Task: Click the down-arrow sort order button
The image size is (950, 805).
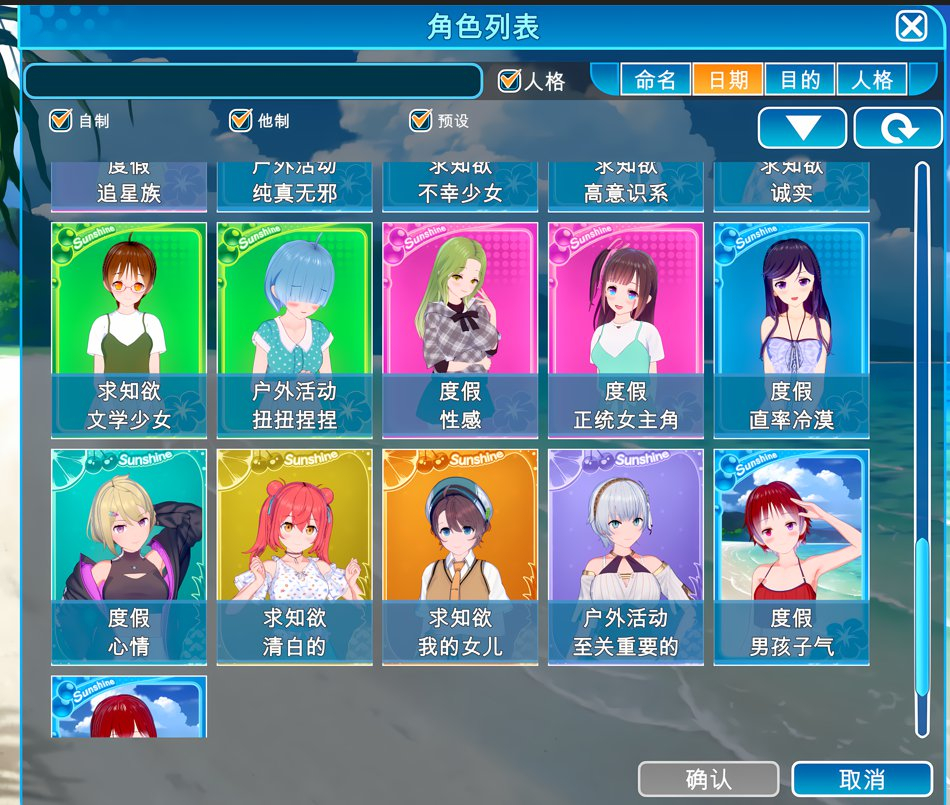Action: point(802,129)
